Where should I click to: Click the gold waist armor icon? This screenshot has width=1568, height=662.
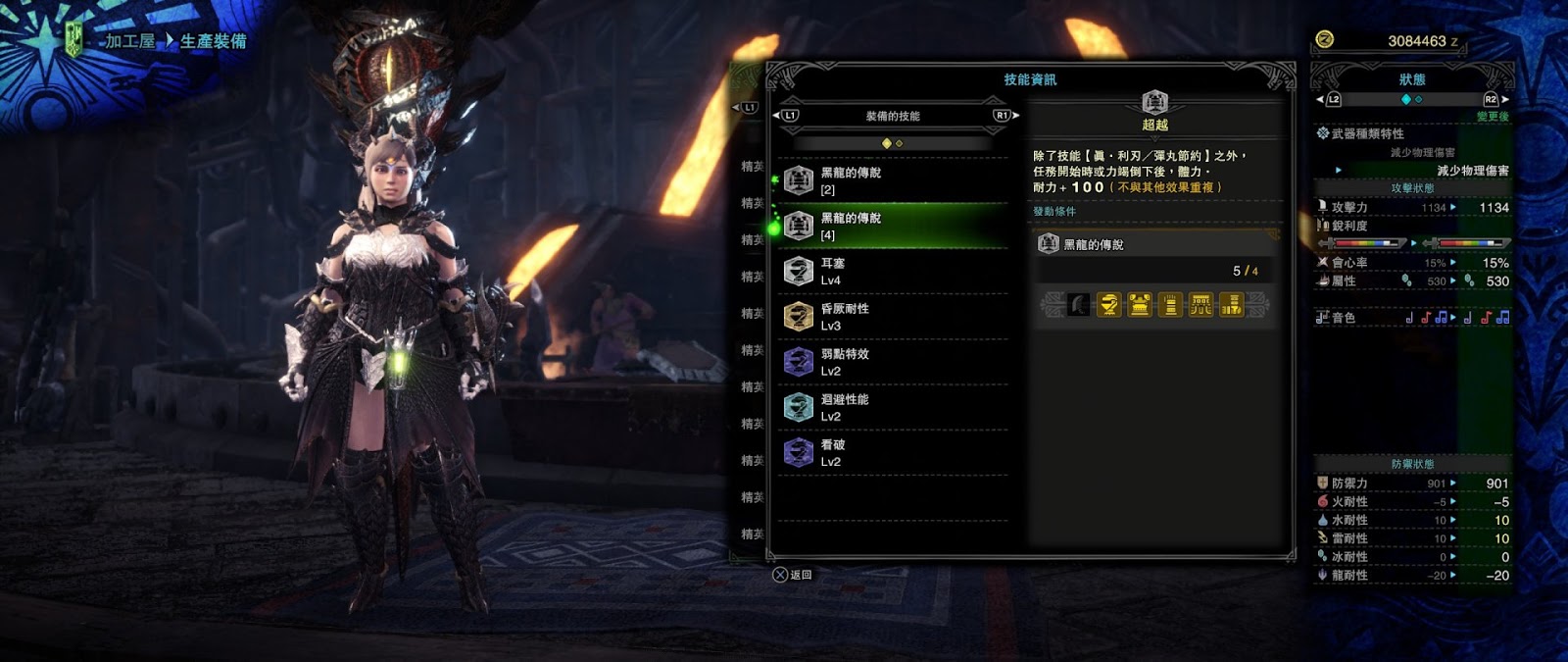click(x=1200, y=305)
